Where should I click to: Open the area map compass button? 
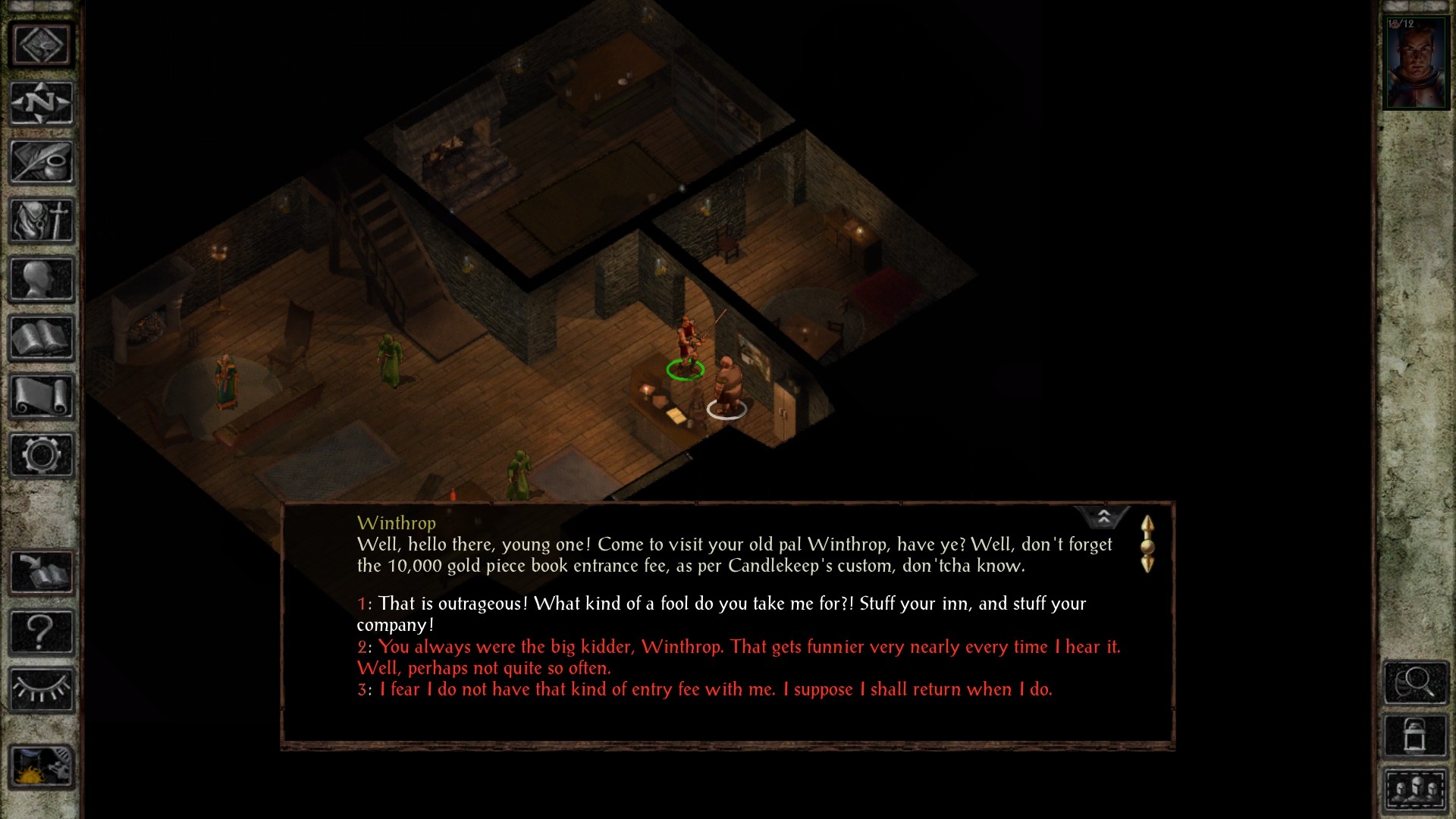pos(41,103)
